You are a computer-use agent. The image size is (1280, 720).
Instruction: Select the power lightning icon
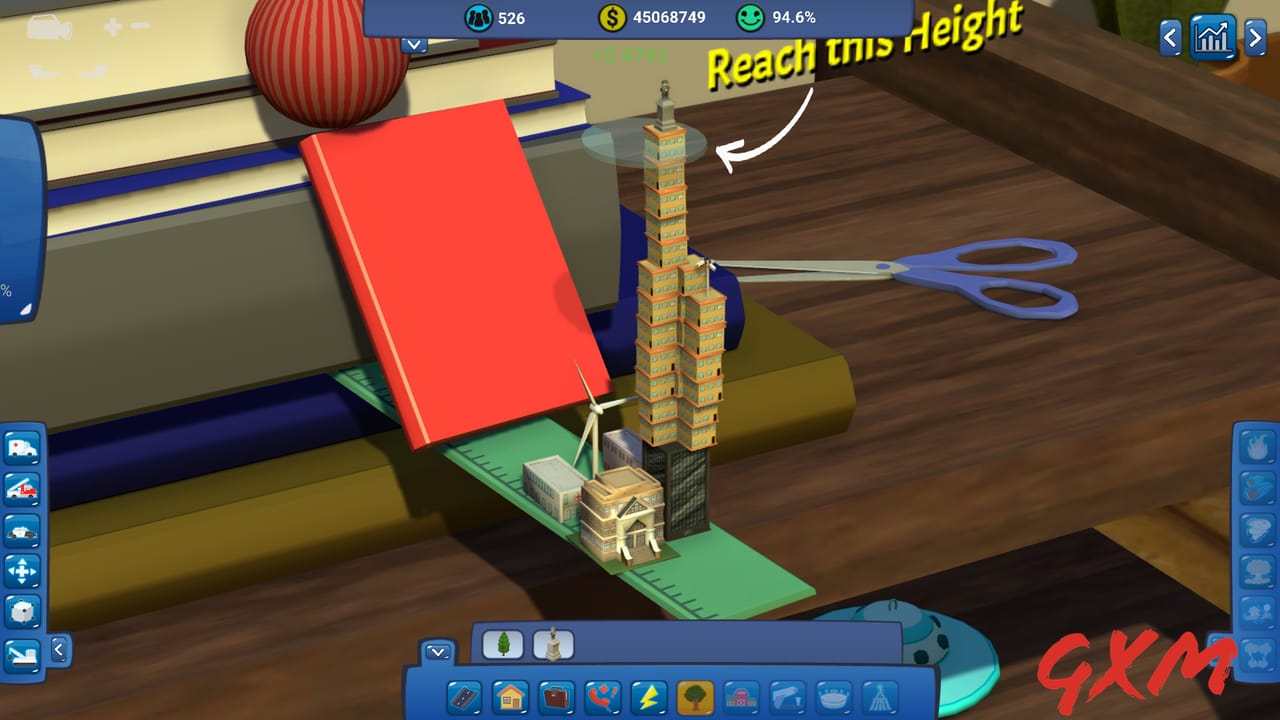648,698
